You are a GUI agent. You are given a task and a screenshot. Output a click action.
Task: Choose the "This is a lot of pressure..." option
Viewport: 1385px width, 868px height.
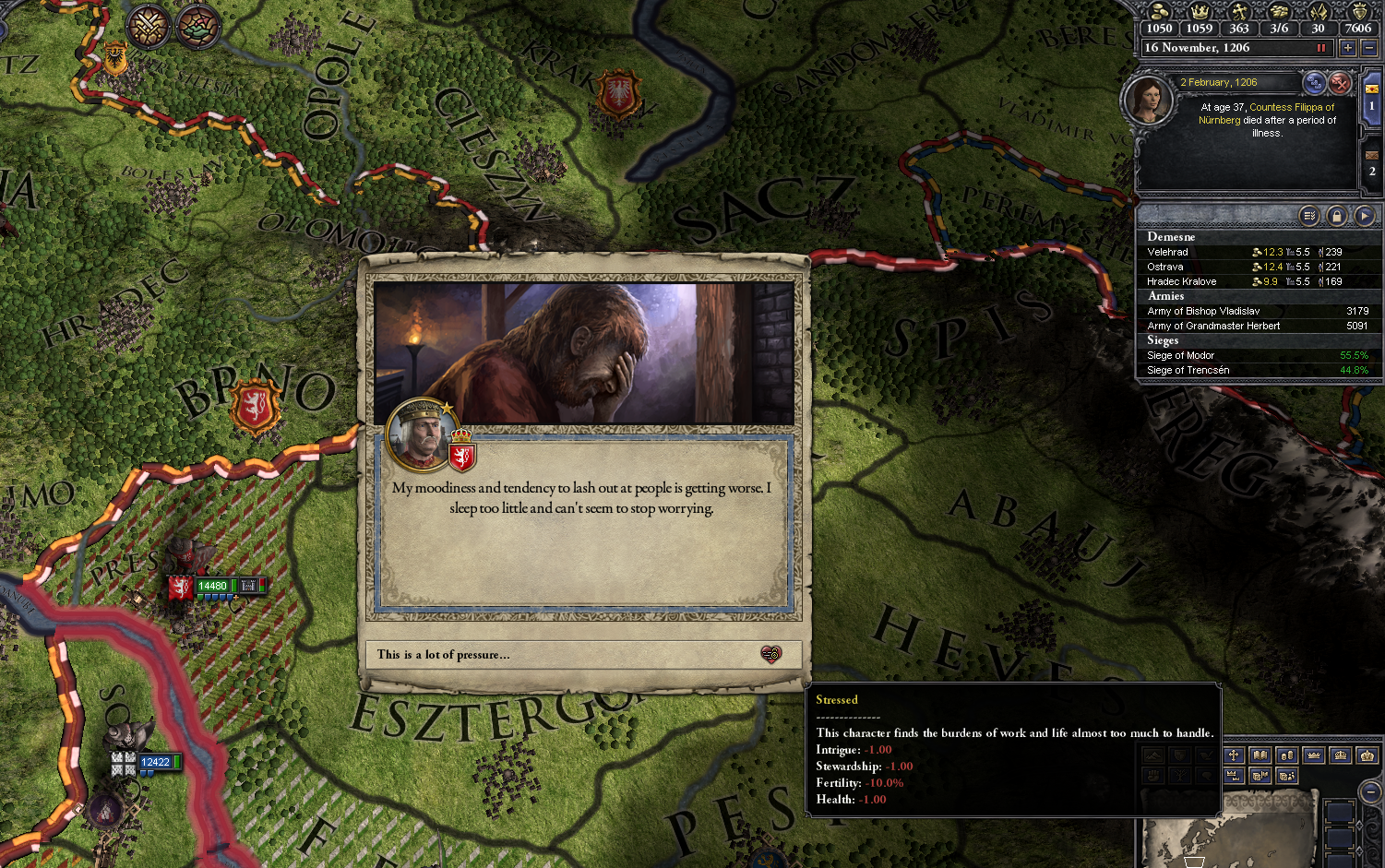[x=579, y=655]
